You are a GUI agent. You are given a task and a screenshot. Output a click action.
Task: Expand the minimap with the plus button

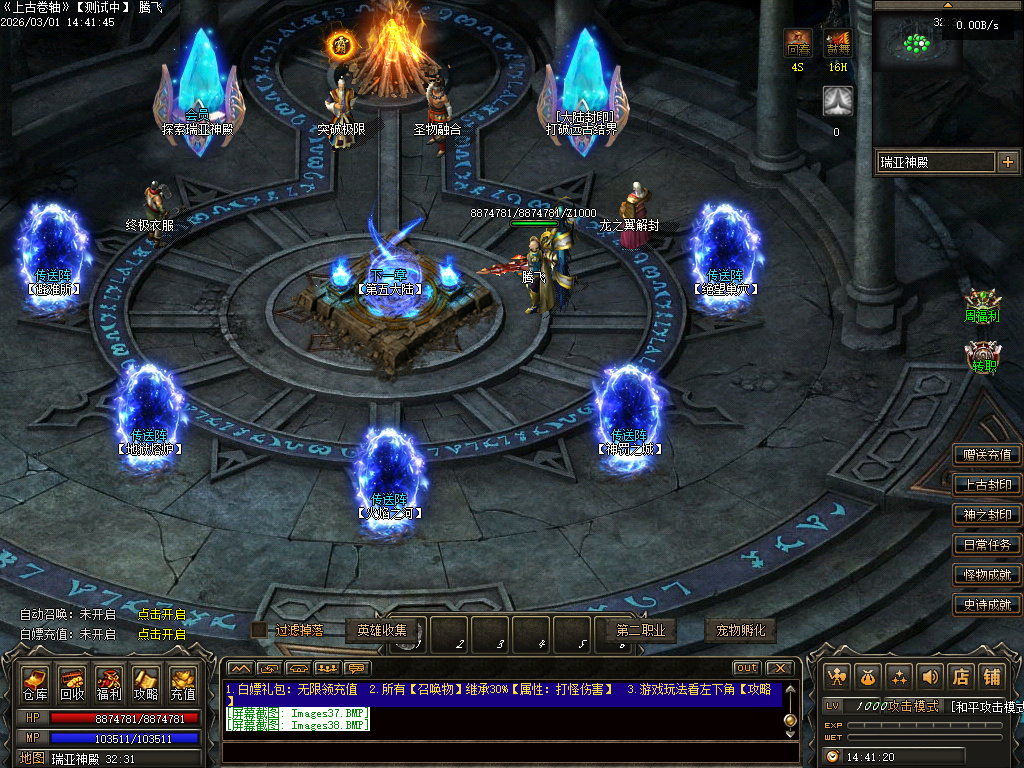1007,162
